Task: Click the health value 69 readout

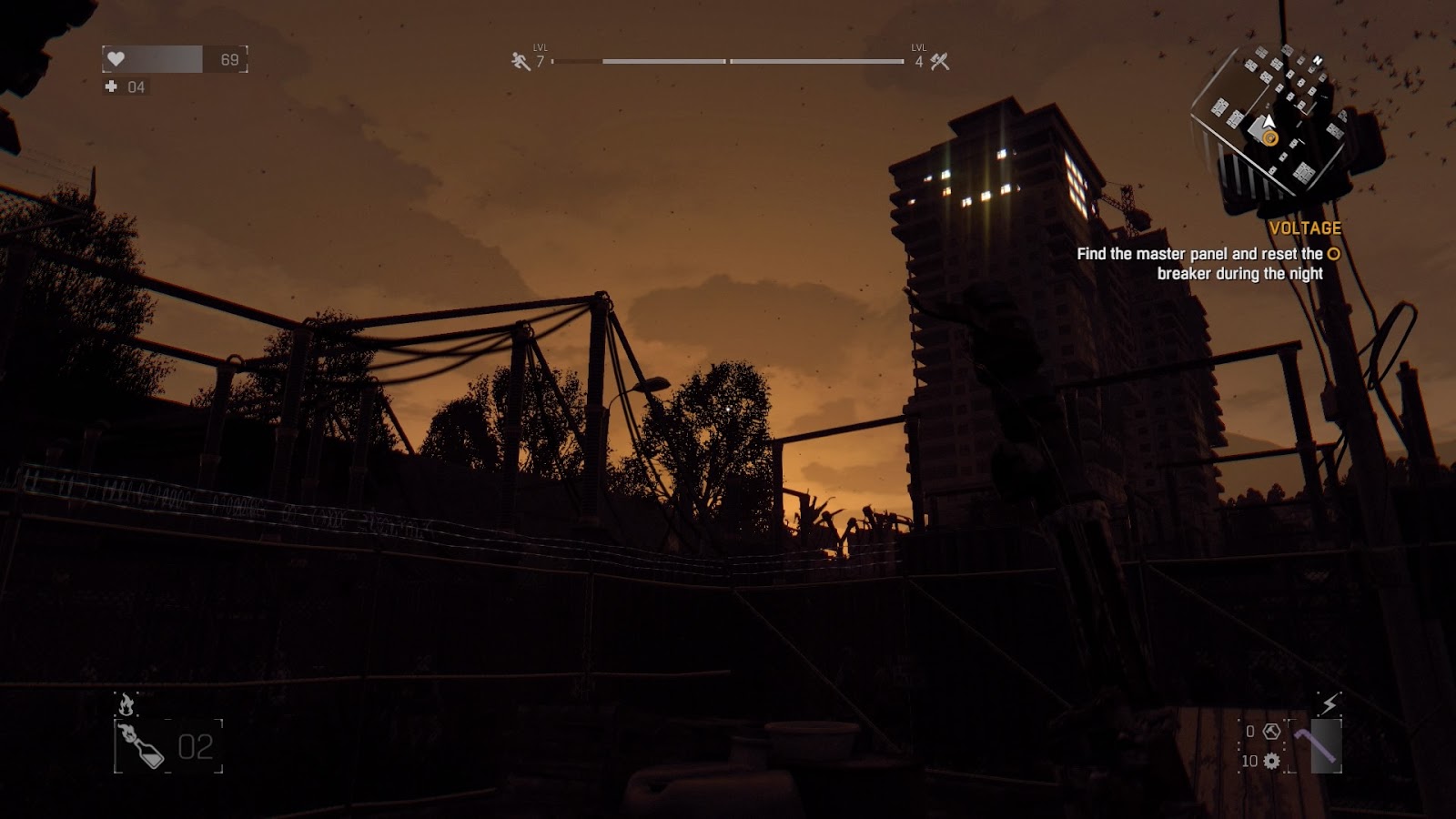Action: click(x=230, y=58)
